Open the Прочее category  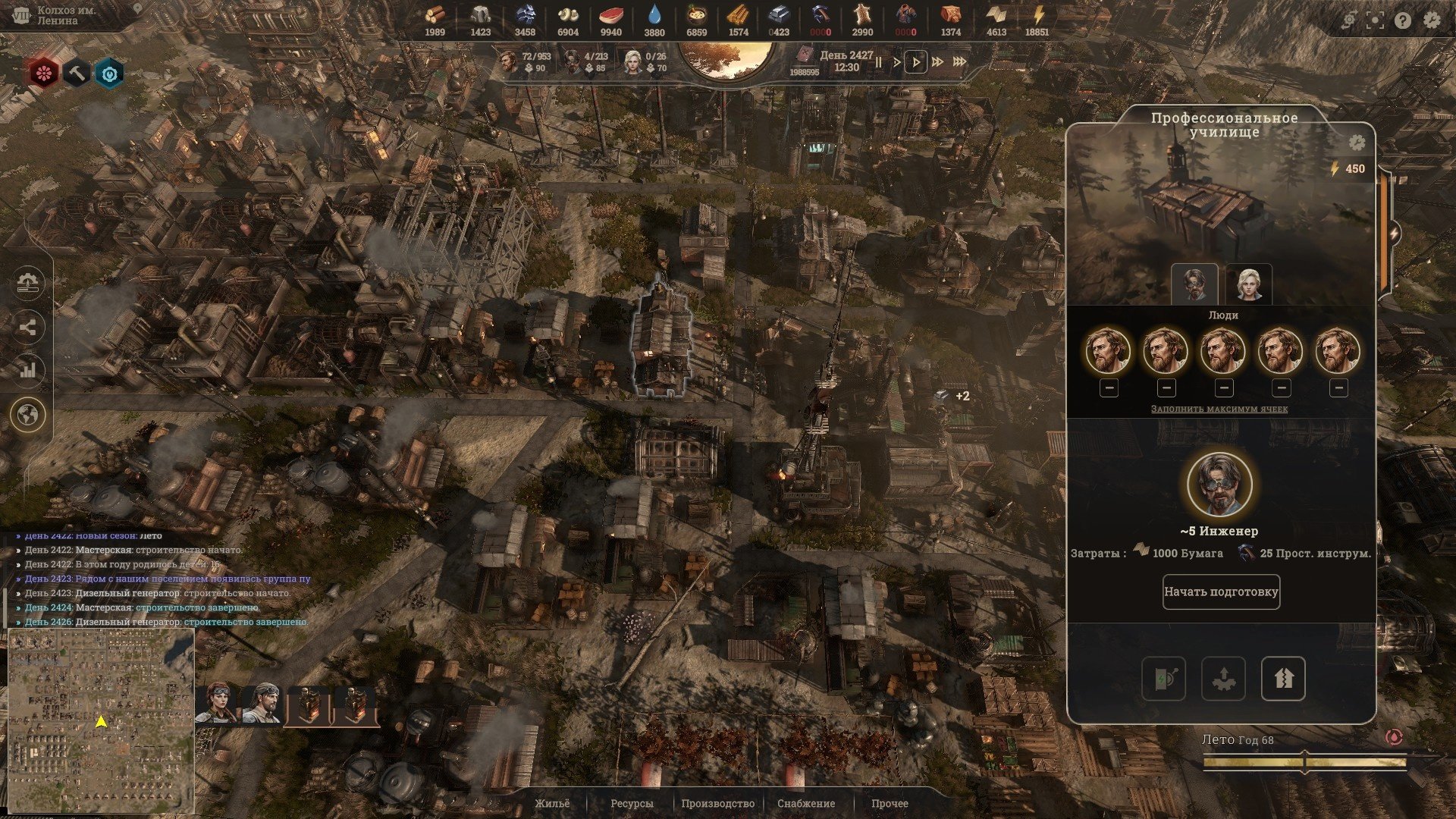(890, 803)
